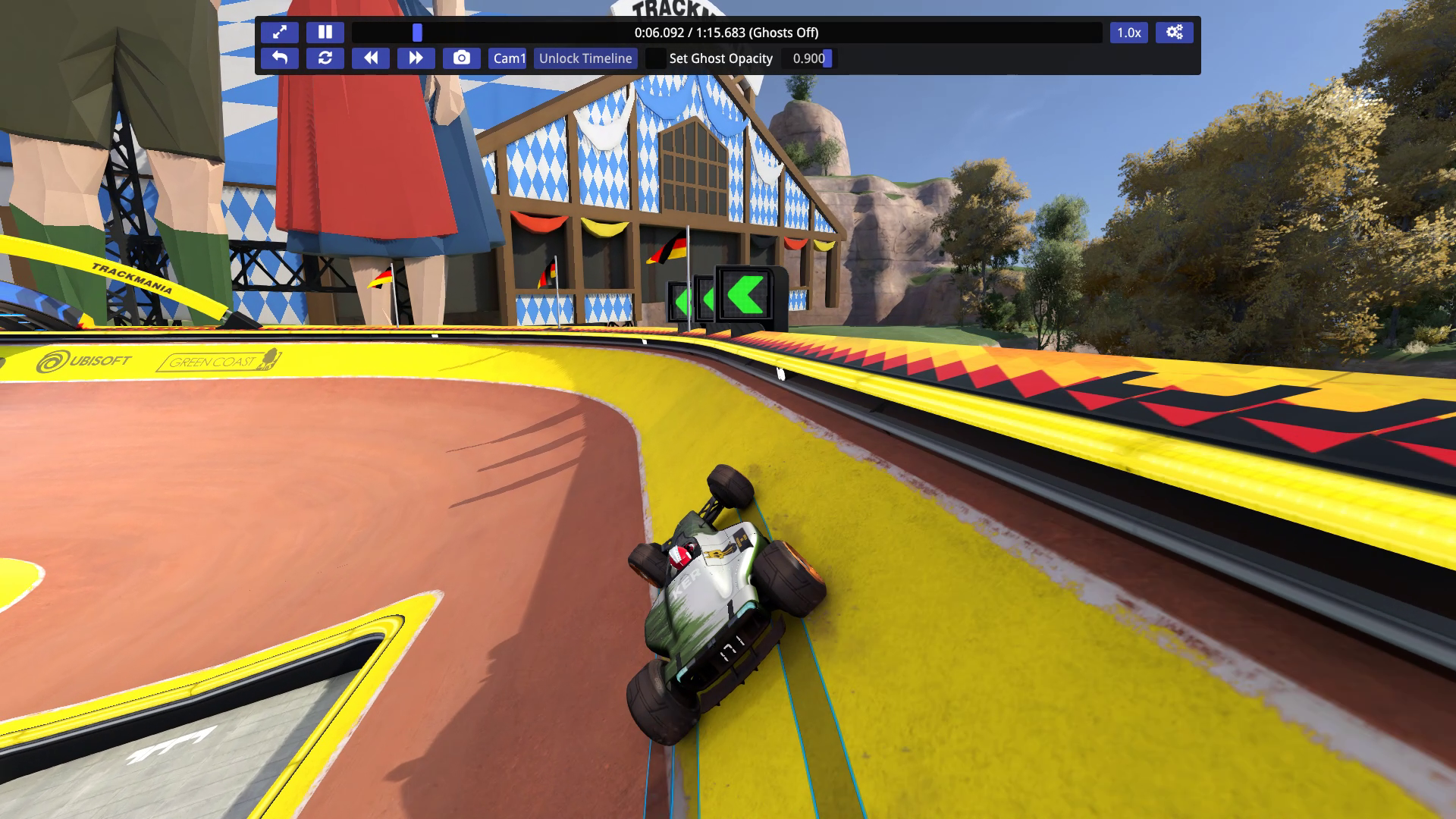Viewport: 1456px width, 819px height.
Task: Adjust the ghost opacity 0.900 slider
Action: (809, 58)
